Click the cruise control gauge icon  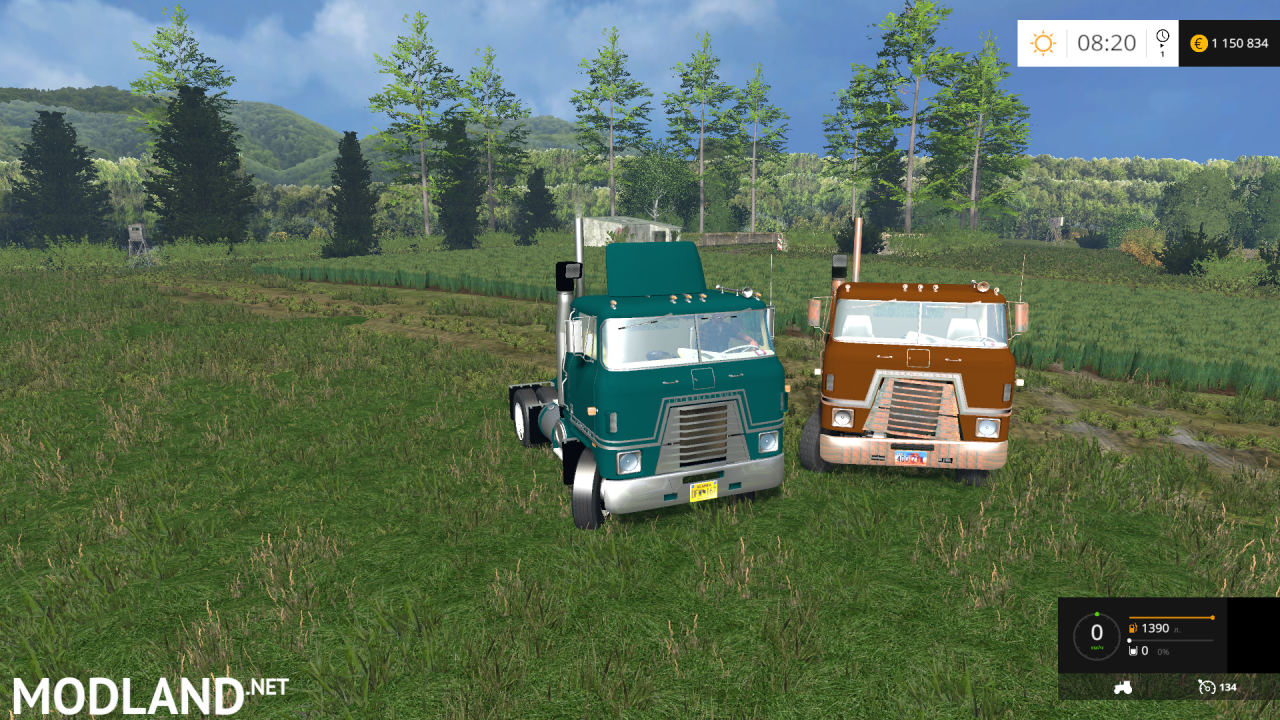click(x=1207, y=688)
